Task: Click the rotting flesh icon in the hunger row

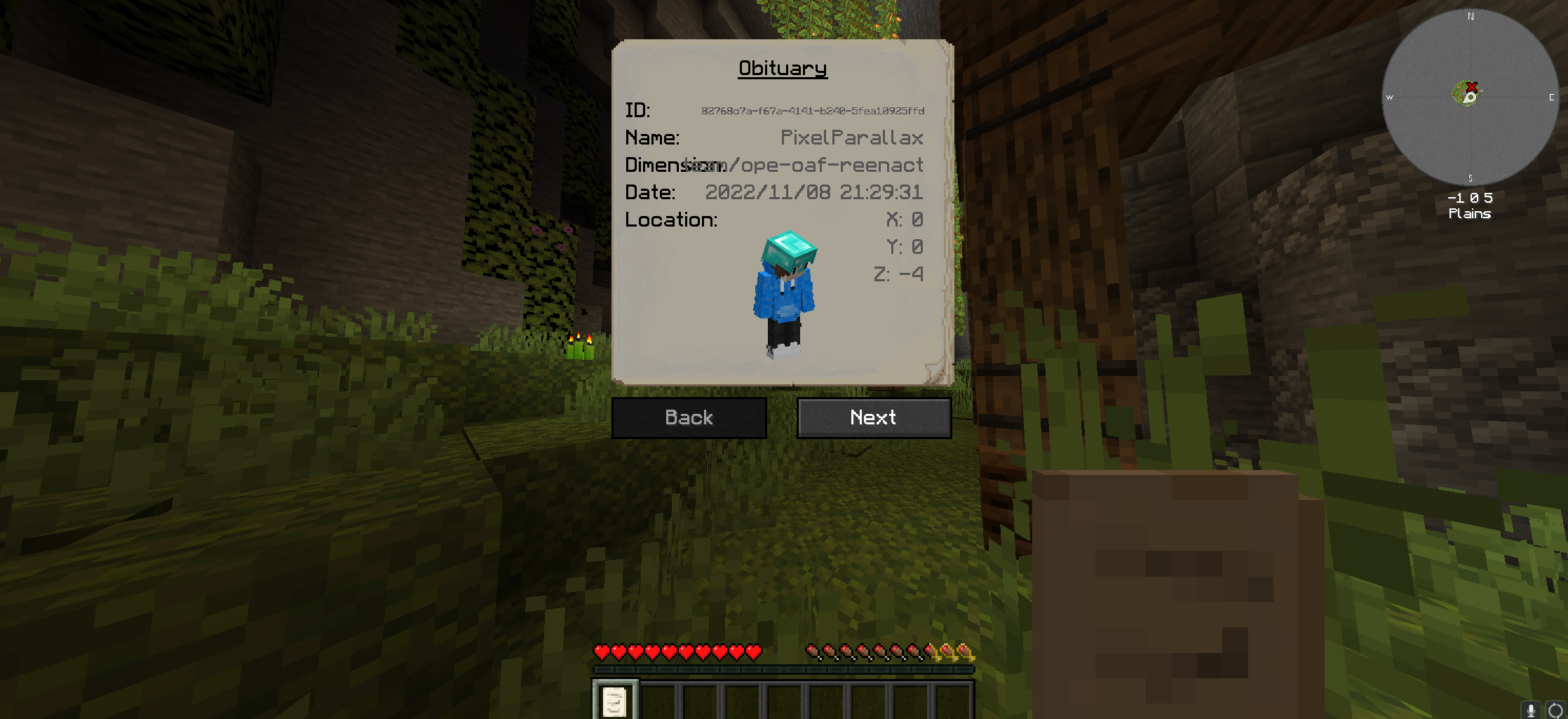Action: 813,652
